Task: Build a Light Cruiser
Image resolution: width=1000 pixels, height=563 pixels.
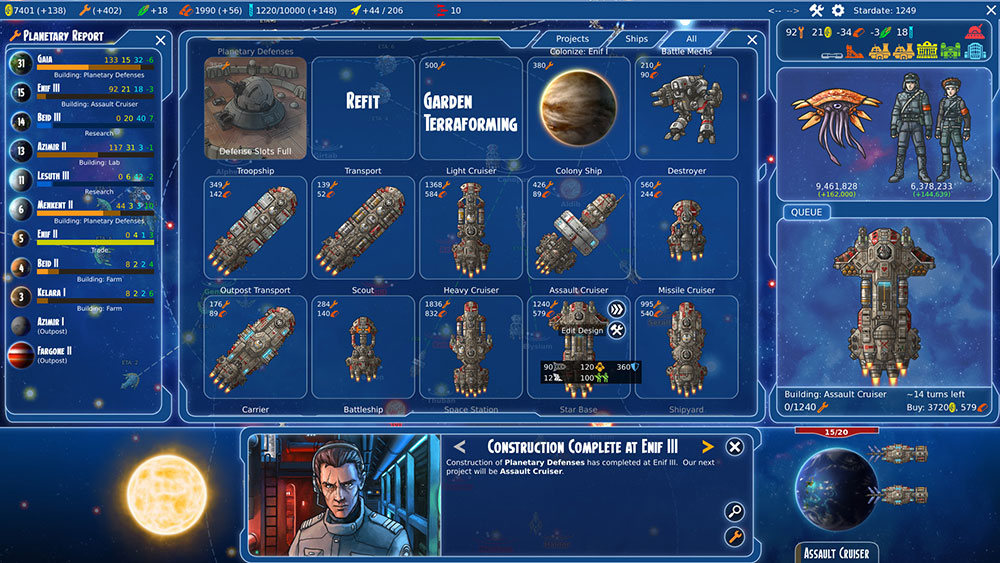Action: pos(470,228)
